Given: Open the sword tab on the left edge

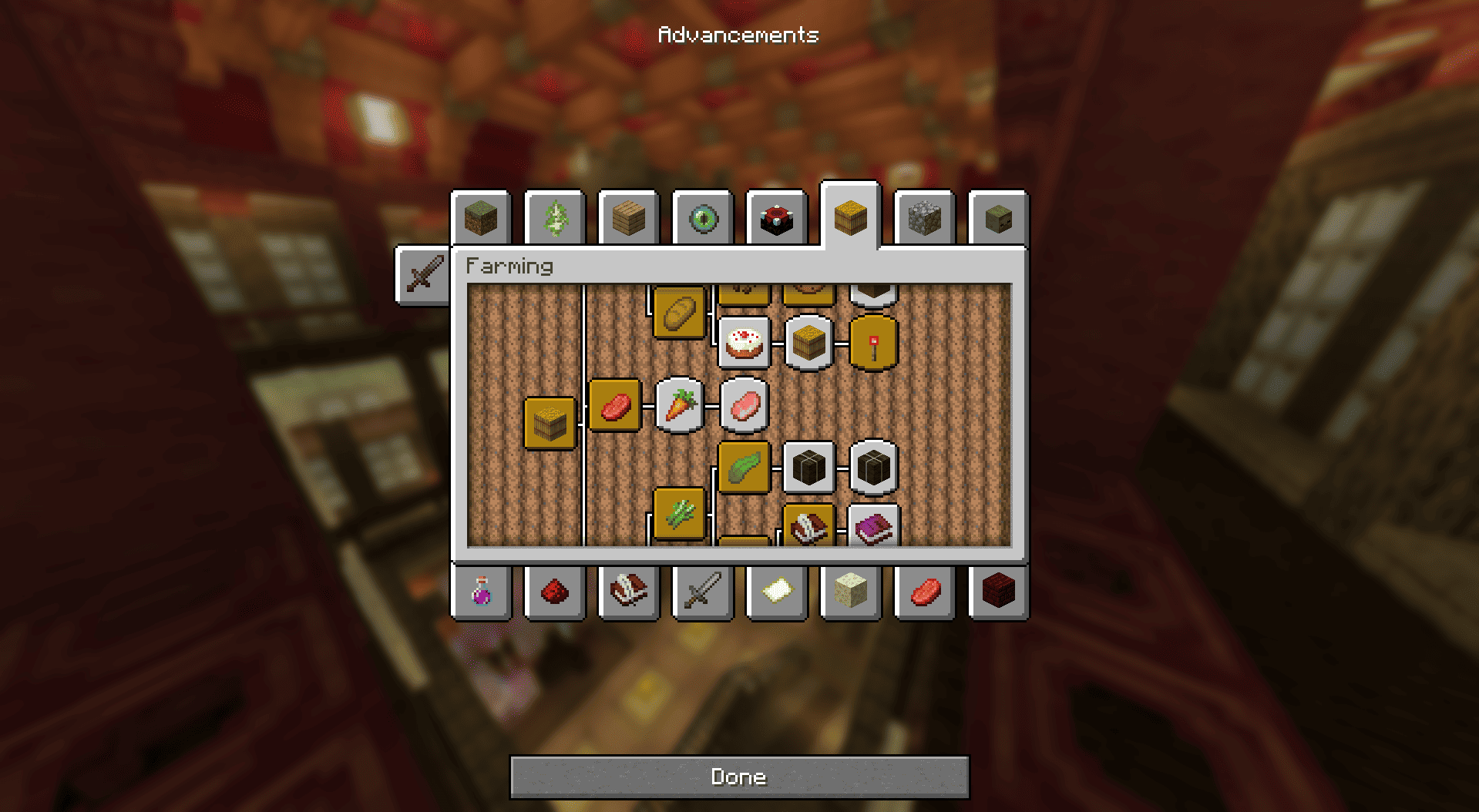Looking at the screenshot, I should click(423, 275).
